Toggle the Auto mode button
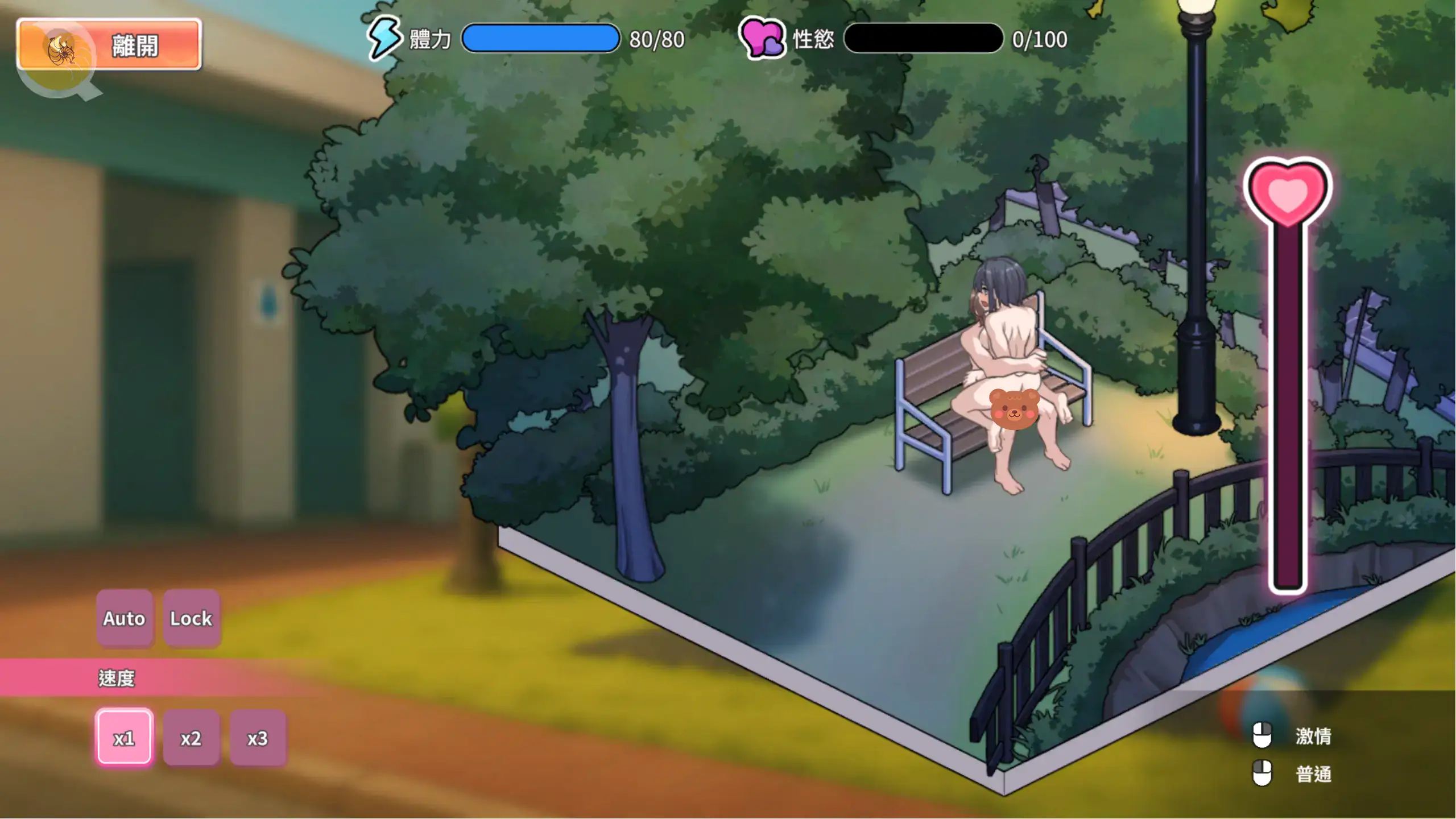 pyautogui.click(x=124, y=618)
